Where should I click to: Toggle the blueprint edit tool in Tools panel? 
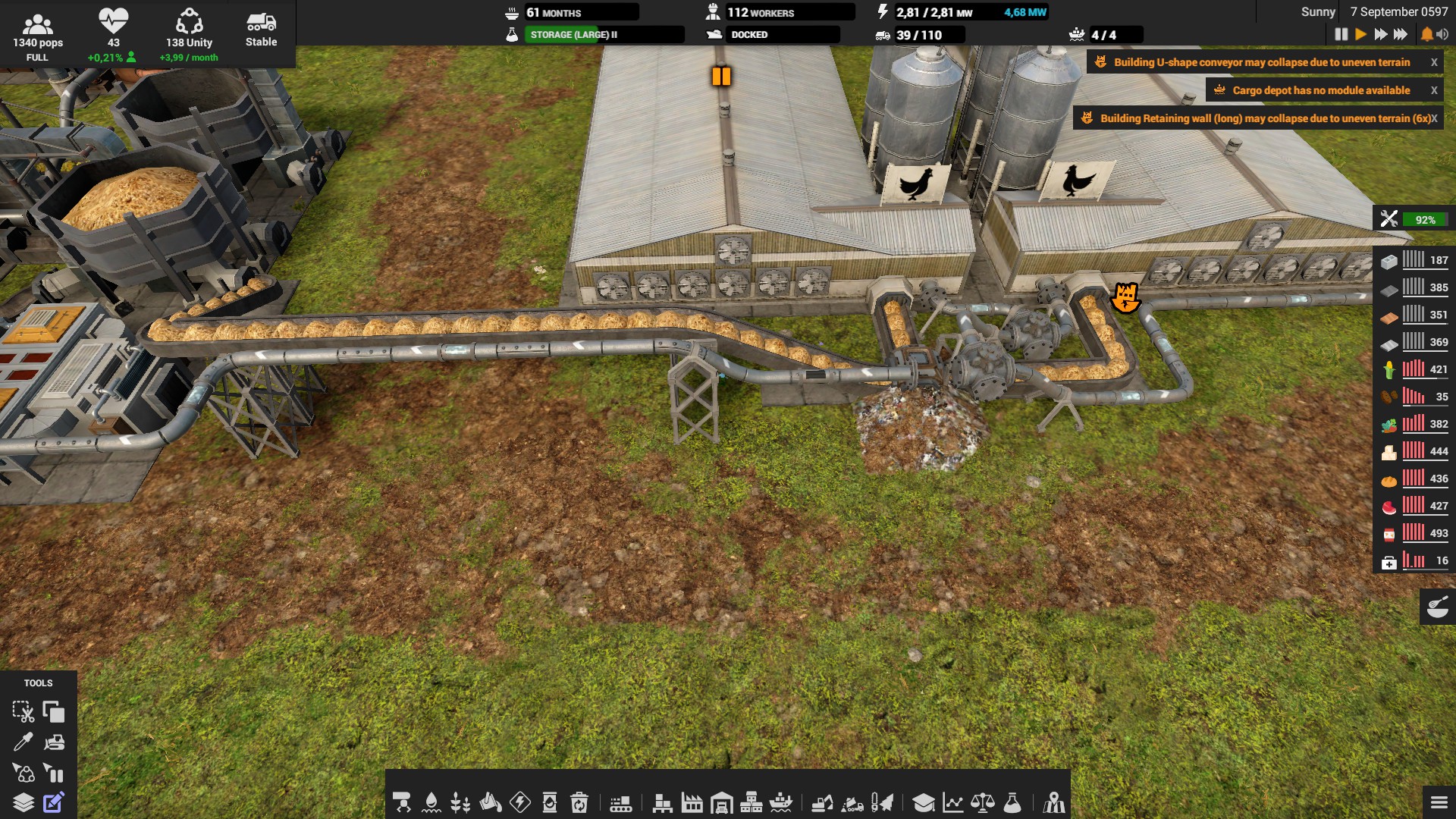[x=53, y=802]
